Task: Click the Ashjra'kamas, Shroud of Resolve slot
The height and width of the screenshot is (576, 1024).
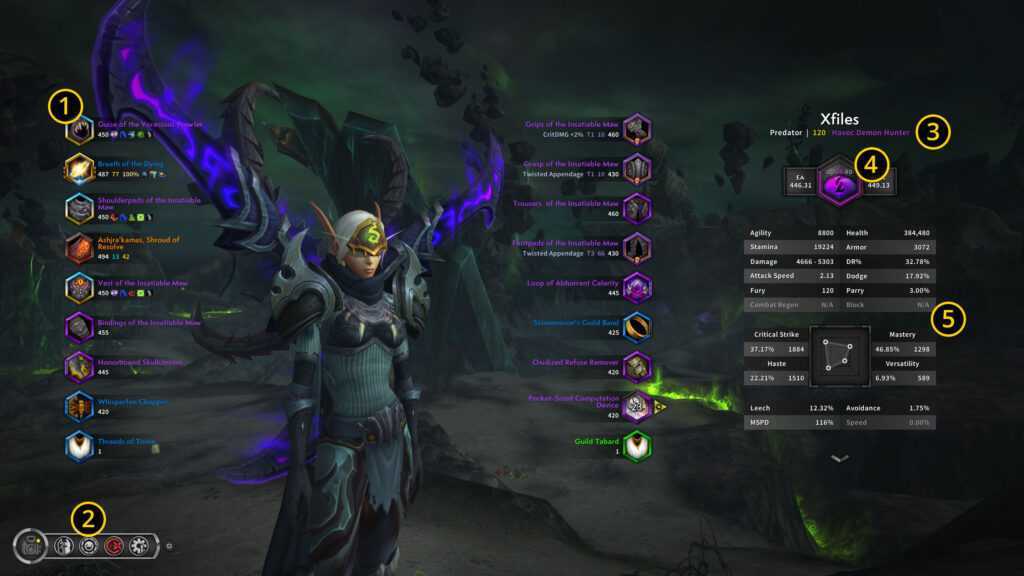Action: [x=79, y=248]
